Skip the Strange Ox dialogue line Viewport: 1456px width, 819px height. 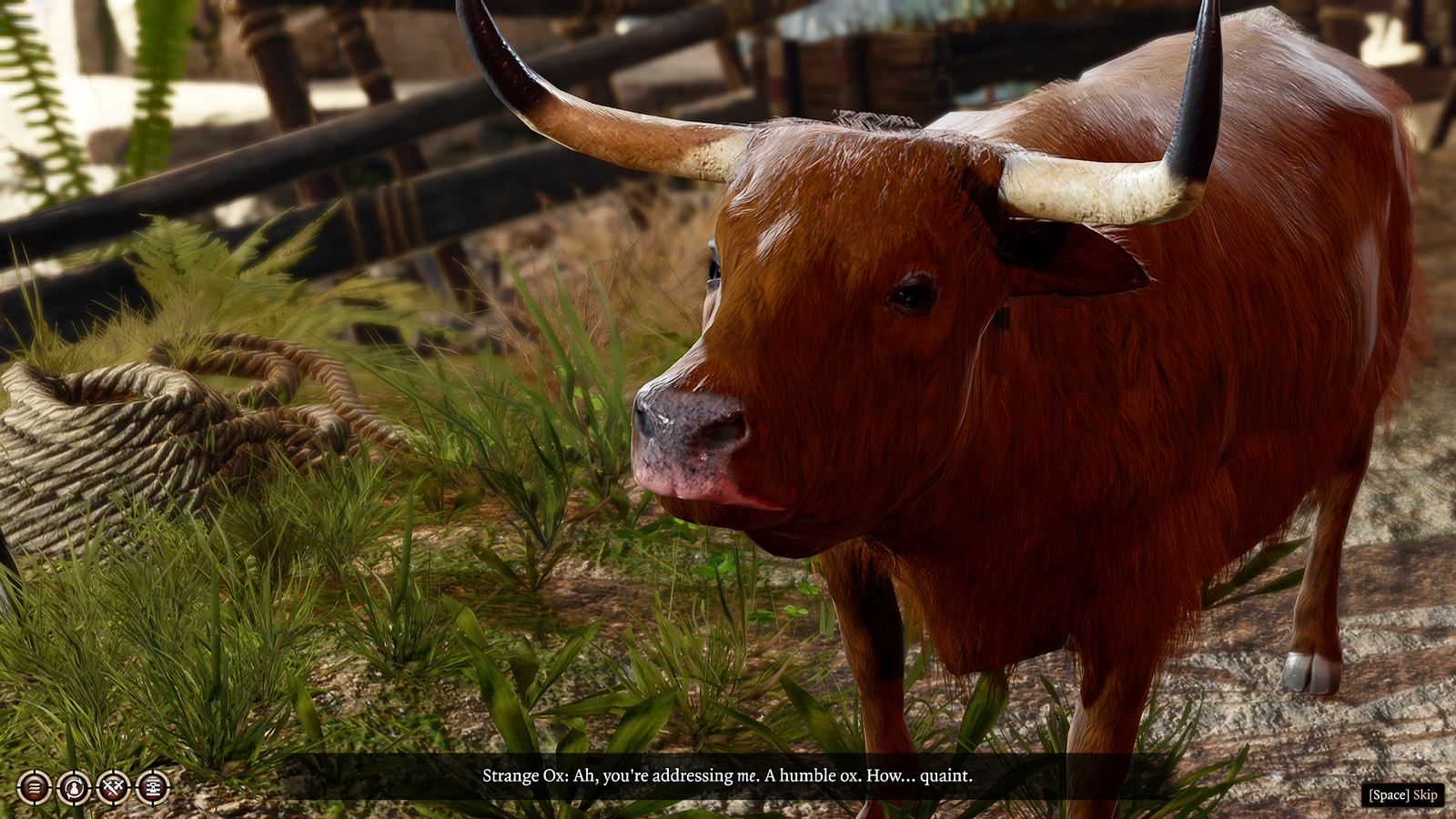coord(1403,794)
